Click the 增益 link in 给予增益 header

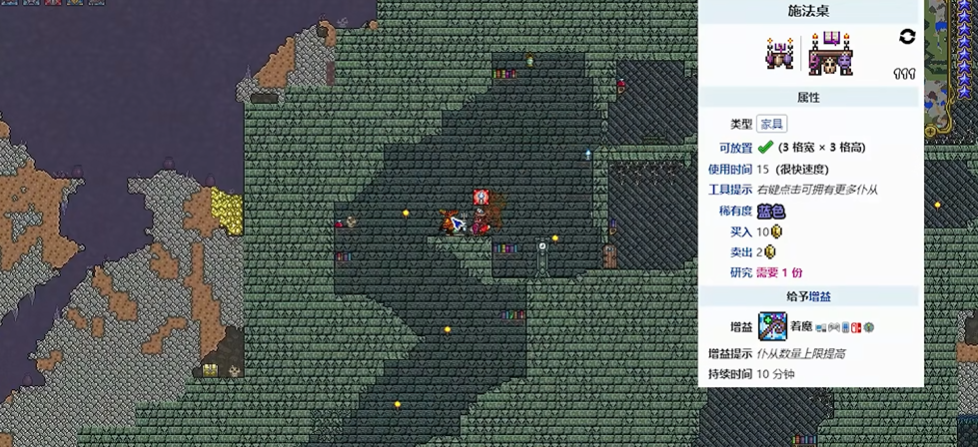pyautogui.click(x=819, y=296)
